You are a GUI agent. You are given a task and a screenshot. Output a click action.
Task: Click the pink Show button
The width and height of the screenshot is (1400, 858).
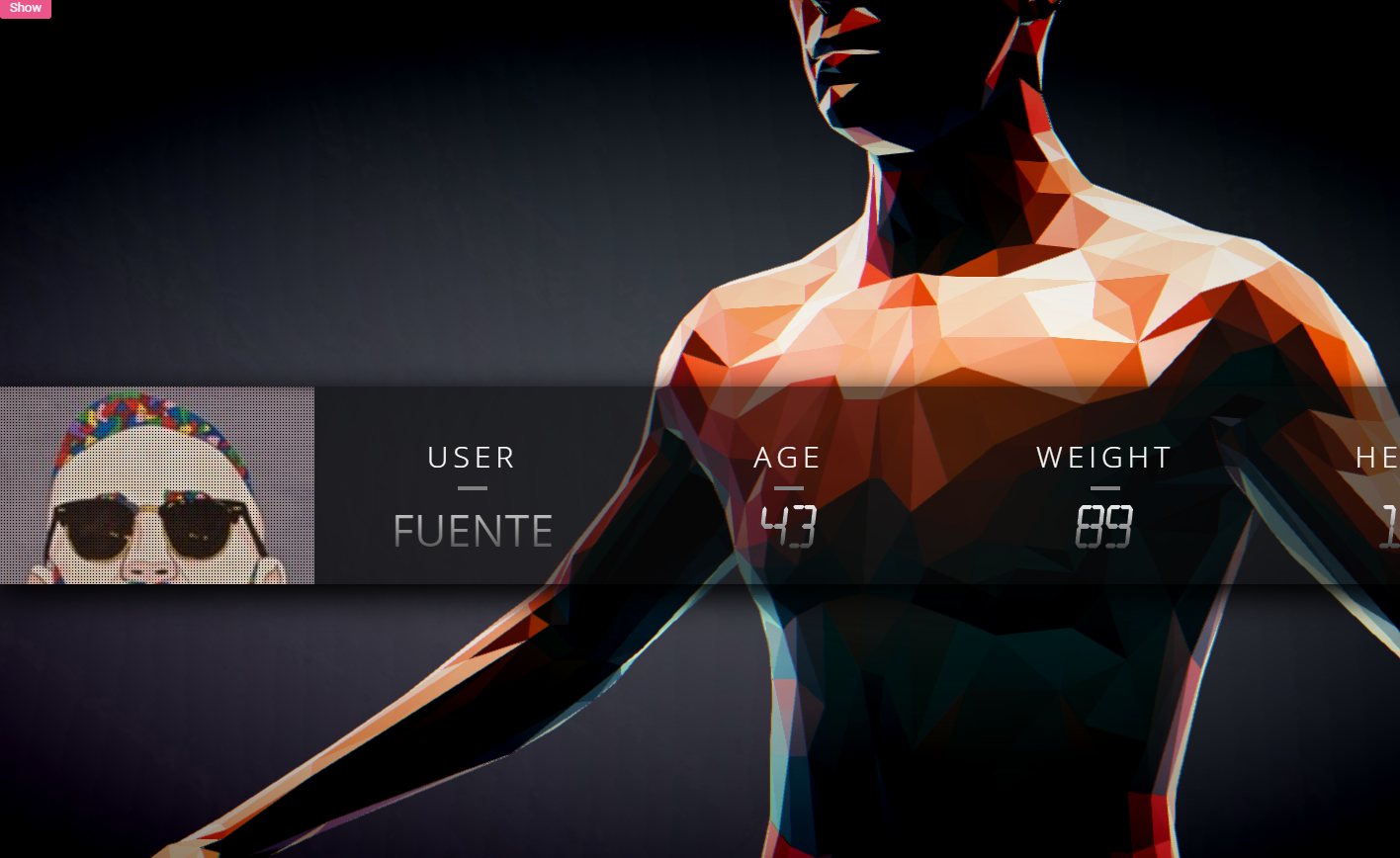[x=25, y=8]
